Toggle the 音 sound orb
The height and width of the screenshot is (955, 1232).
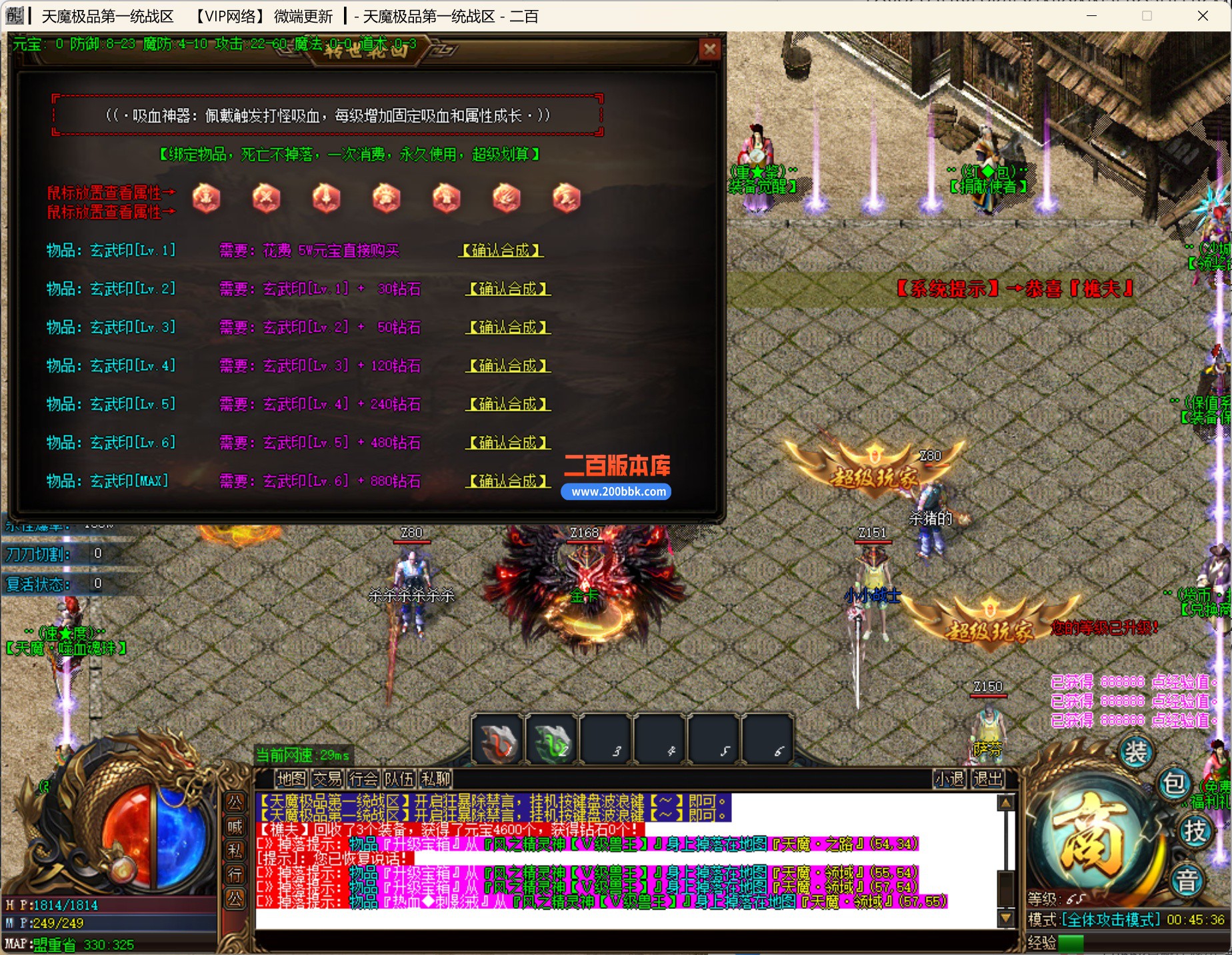(1186, 880)
